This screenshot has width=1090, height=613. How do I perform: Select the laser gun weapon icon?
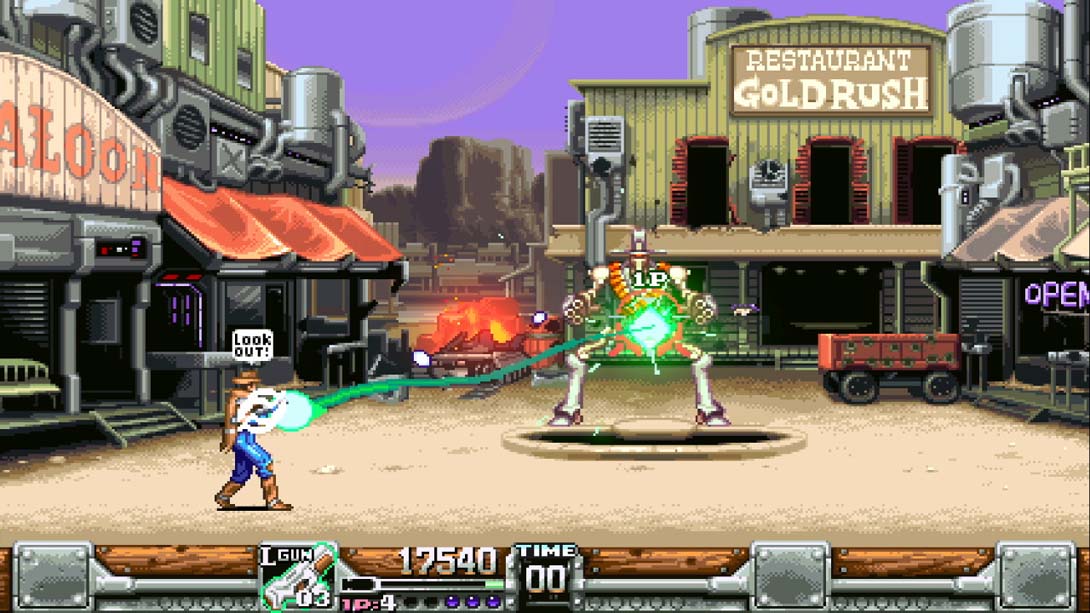point(299,578)
